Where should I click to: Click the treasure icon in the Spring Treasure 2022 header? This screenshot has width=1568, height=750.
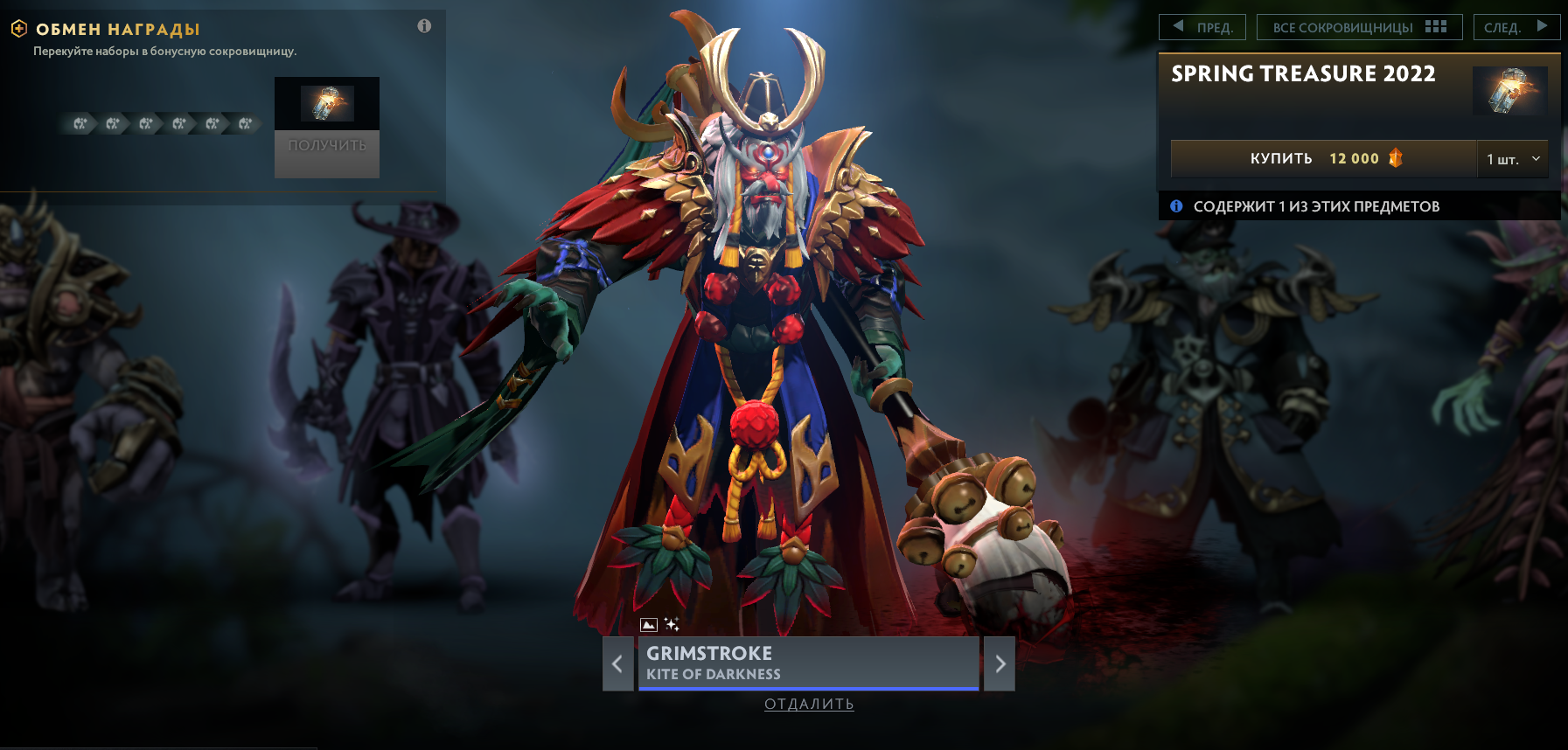(x=1510, y=91)
